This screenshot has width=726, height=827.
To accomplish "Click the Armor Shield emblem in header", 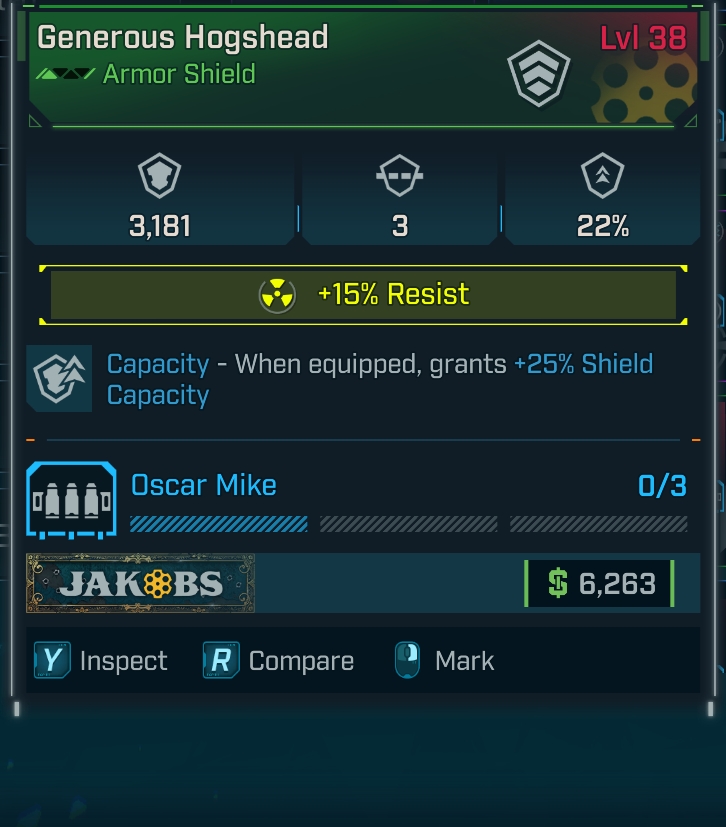I will click(x=540, y=75).
